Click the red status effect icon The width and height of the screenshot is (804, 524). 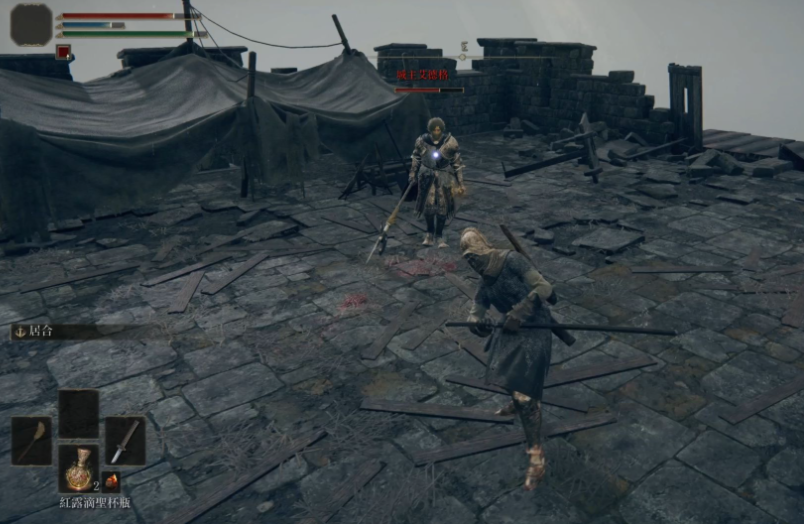[64, 52]
